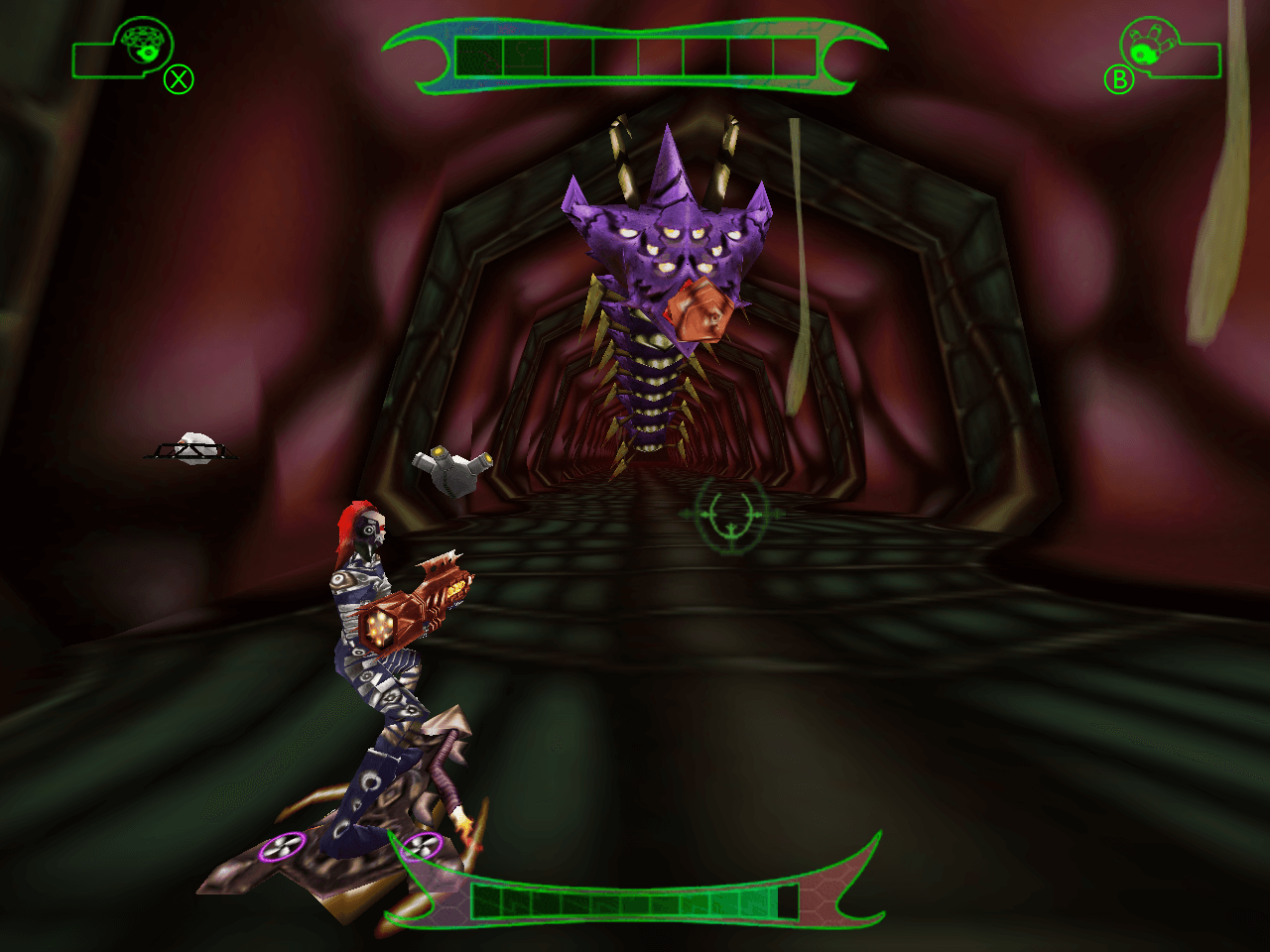The height and width of the screenshot is (952, 1270).
Task: Click the X button prompt circle
Action: click(x=177, y=80)
